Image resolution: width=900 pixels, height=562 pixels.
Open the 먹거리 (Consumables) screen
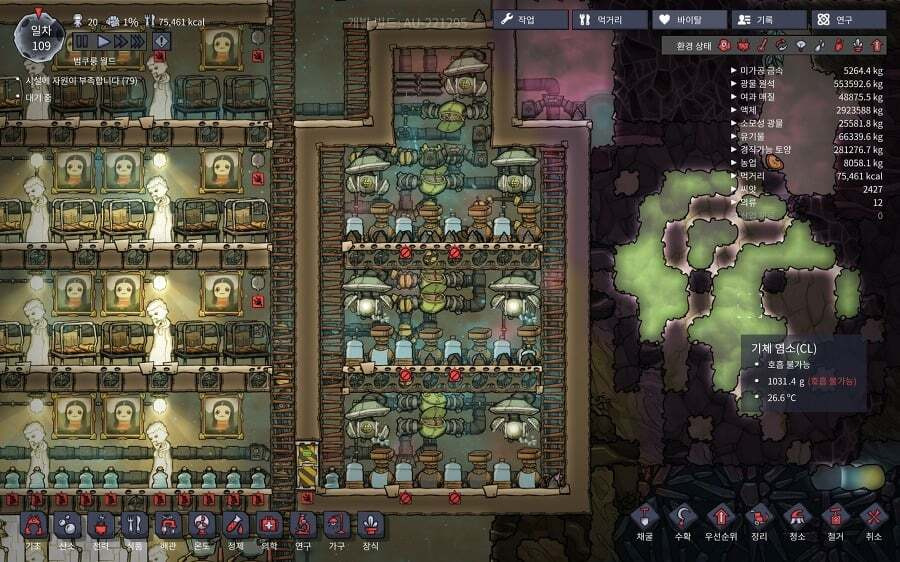click(609, 19)
